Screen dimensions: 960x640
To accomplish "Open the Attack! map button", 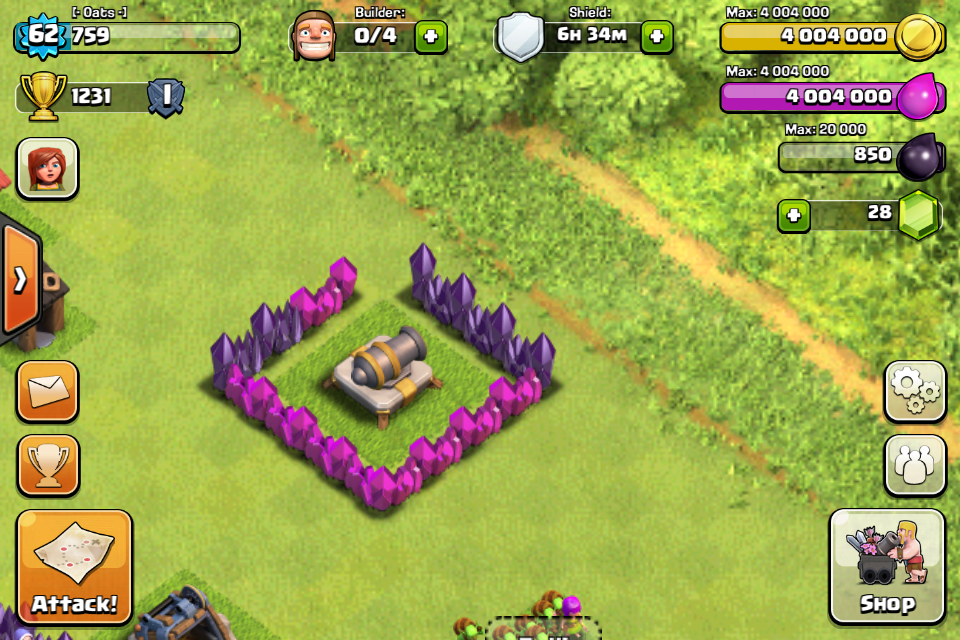I will pyautogui.click(x=74, y=567).
